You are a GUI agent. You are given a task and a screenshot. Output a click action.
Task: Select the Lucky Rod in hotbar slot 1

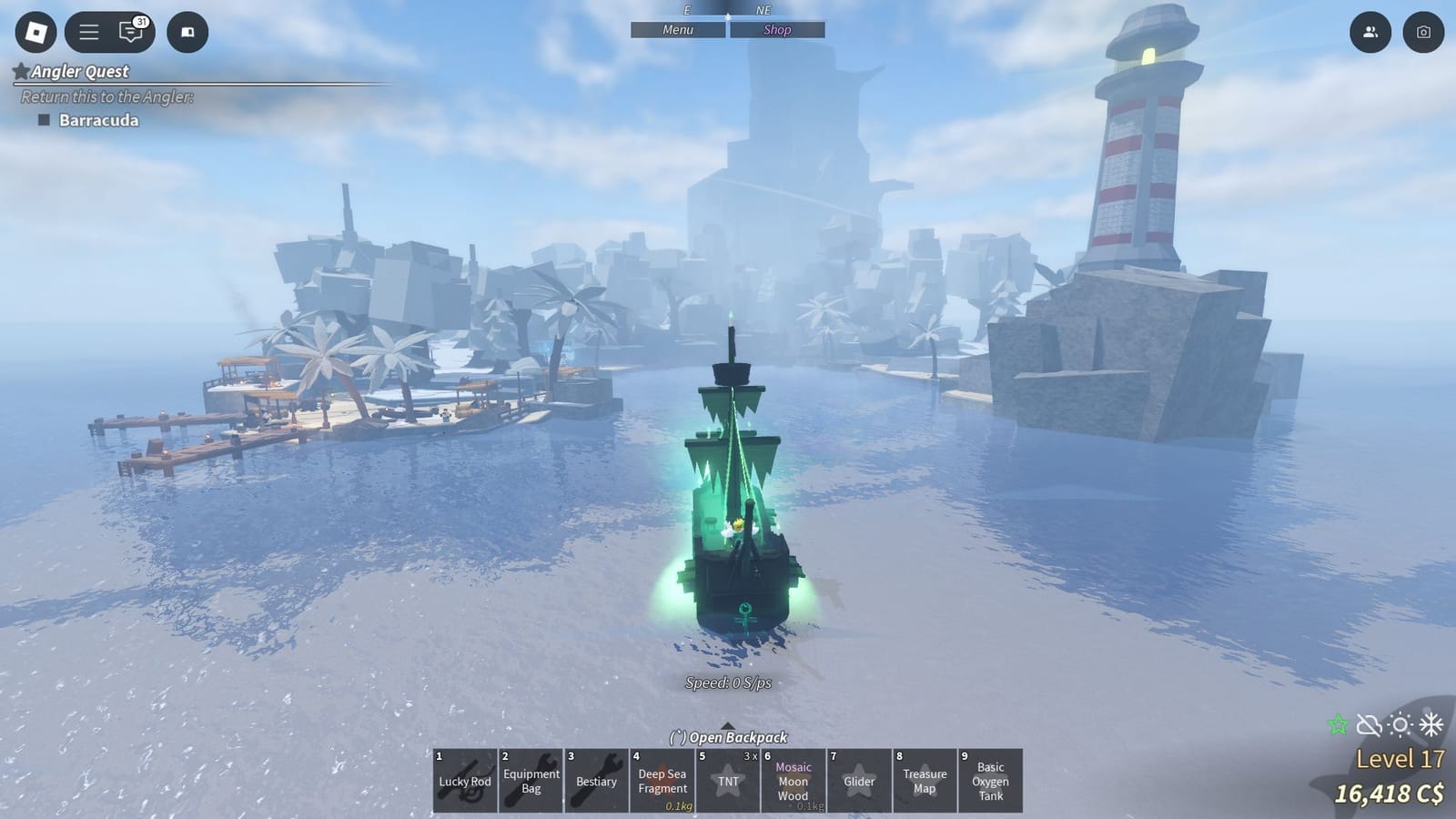coord(464,781)
